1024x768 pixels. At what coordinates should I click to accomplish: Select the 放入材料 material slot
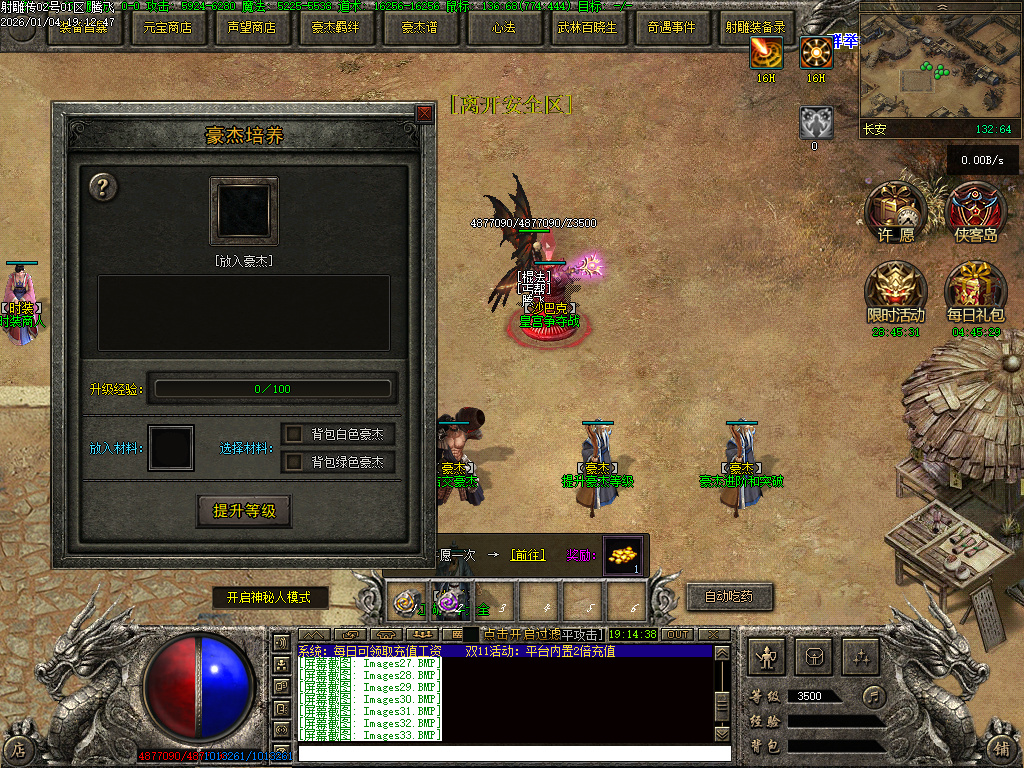coord(170,448)
